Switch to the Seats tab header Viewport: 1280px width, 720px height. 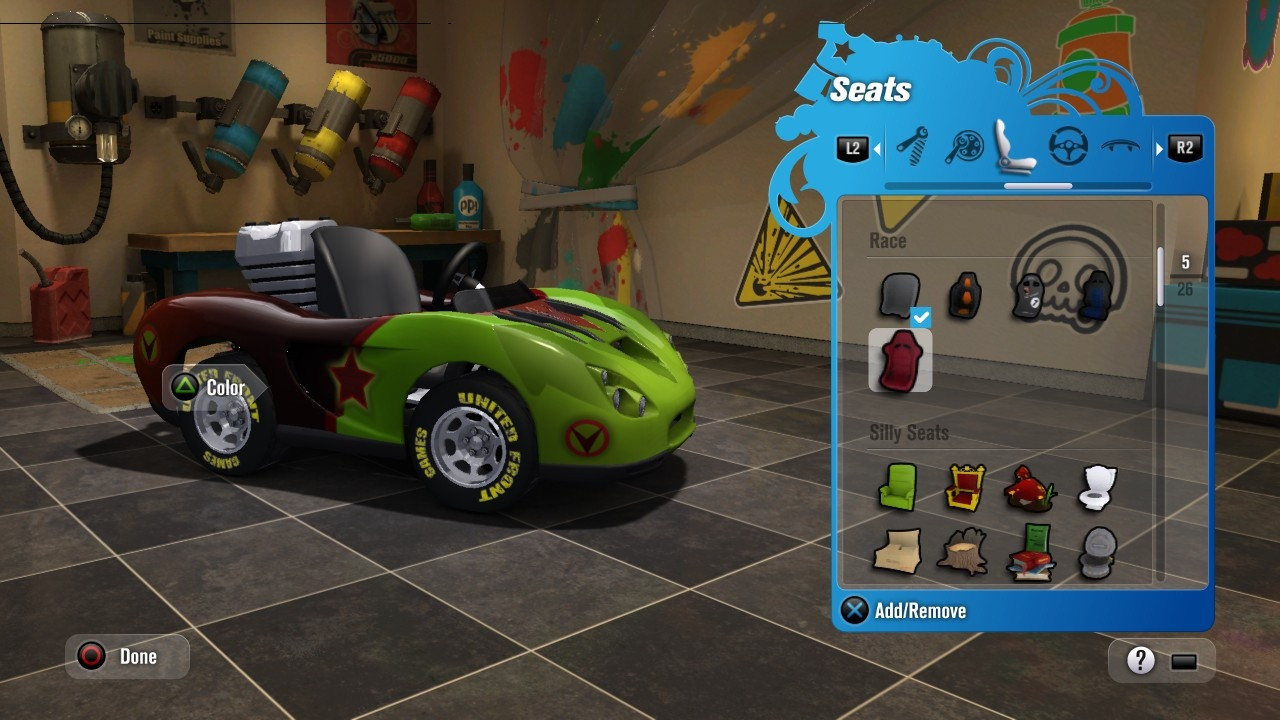871,89
